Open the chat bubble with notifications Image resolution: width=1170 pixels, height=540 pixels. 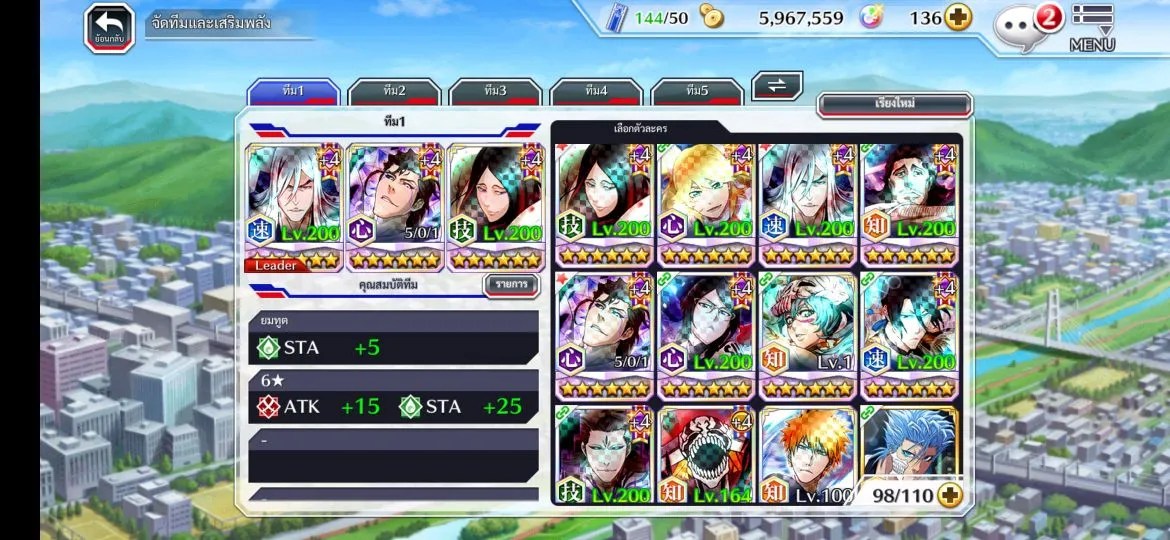tap(1020, 26)
